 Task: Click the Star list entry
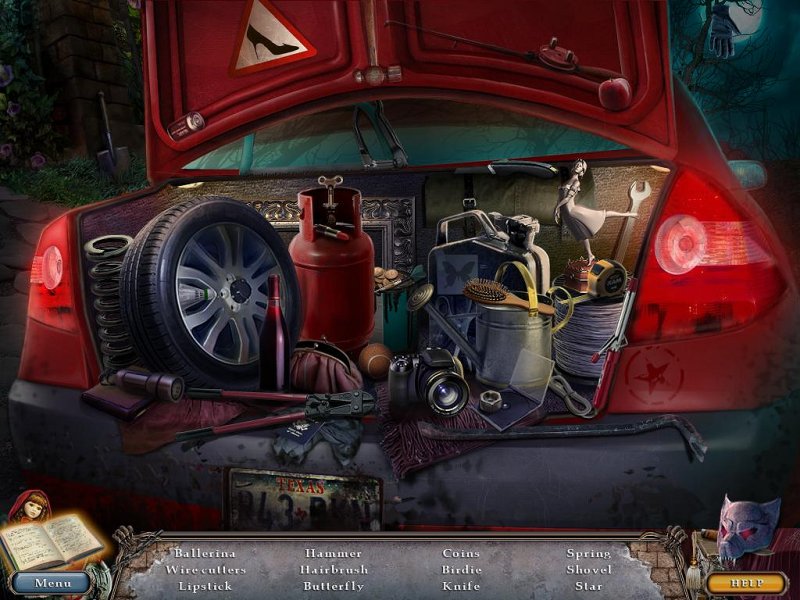point(589,585)
